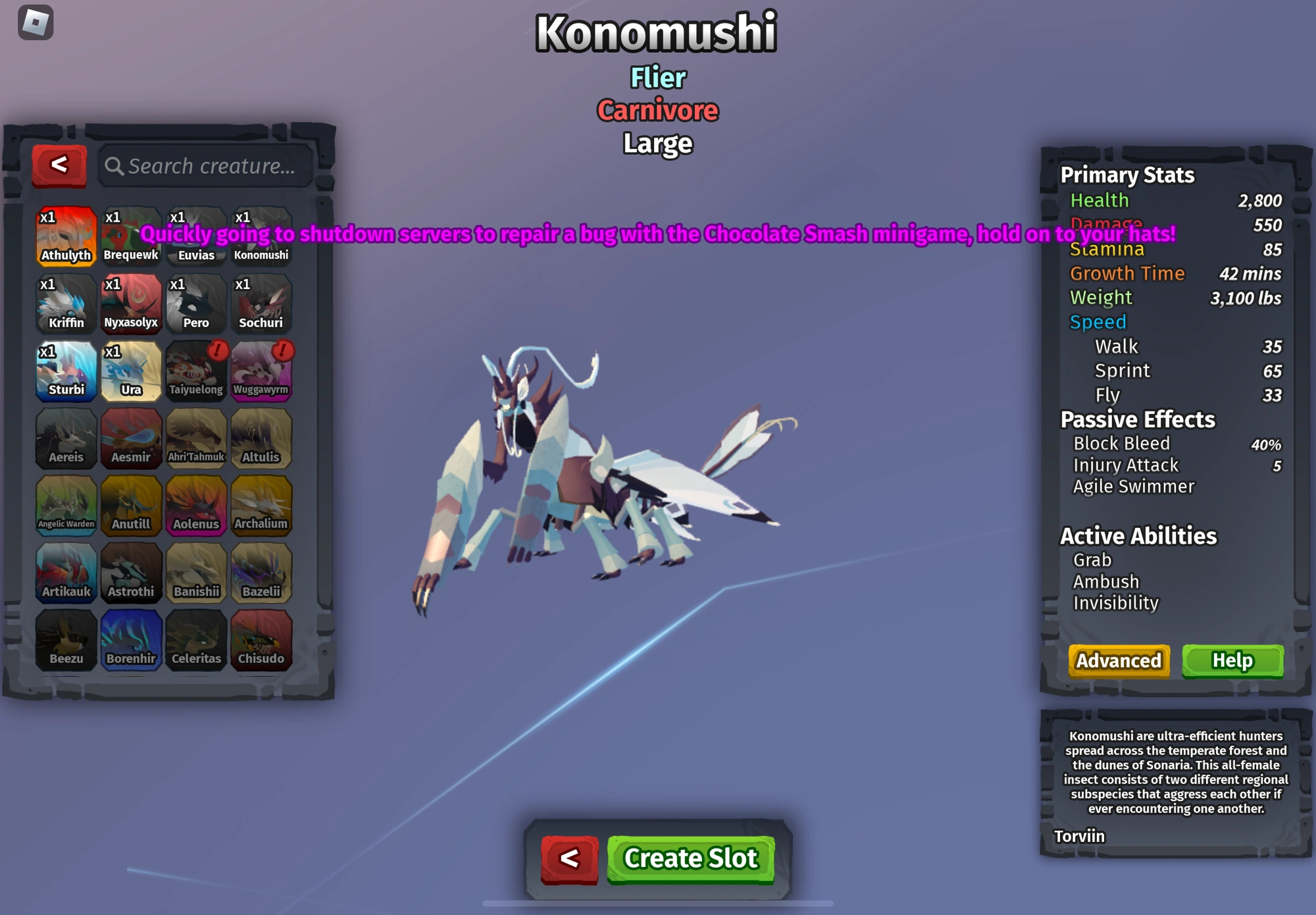This screenshot has width=1316, height=915.
Task: Click the search creature input field
Action: [x=204, y=166]
